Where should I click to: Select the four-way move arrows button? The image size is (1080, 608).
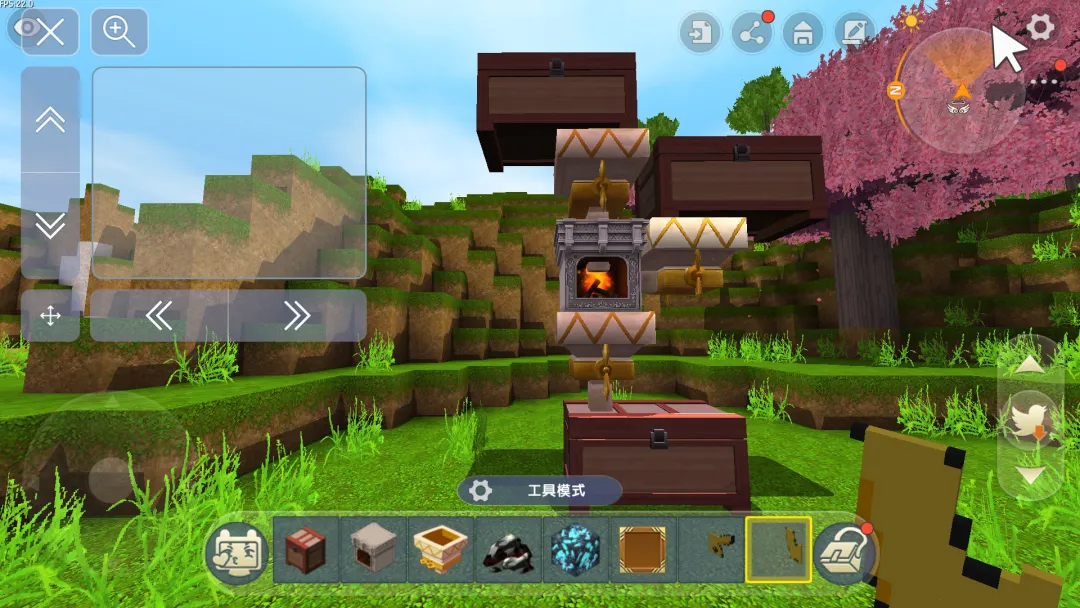click(x=50, y=316)
